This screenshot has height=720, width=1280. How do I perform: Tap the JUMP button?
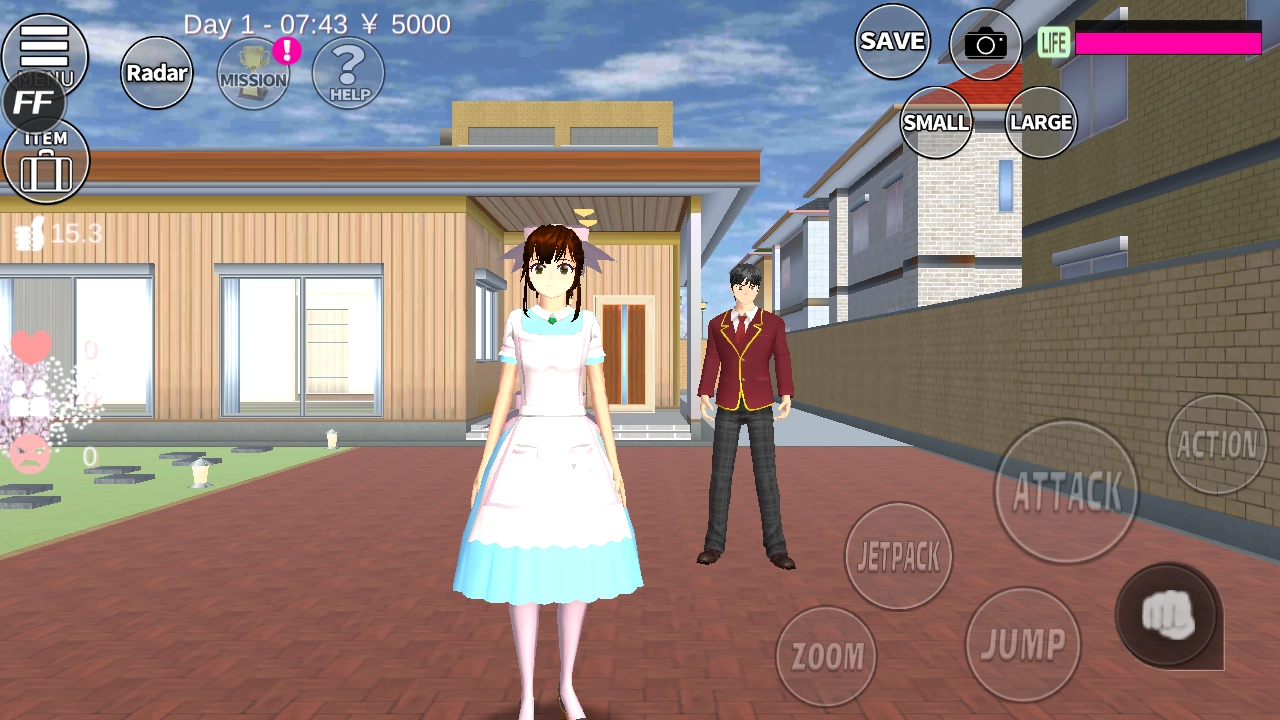point(1022,644)
